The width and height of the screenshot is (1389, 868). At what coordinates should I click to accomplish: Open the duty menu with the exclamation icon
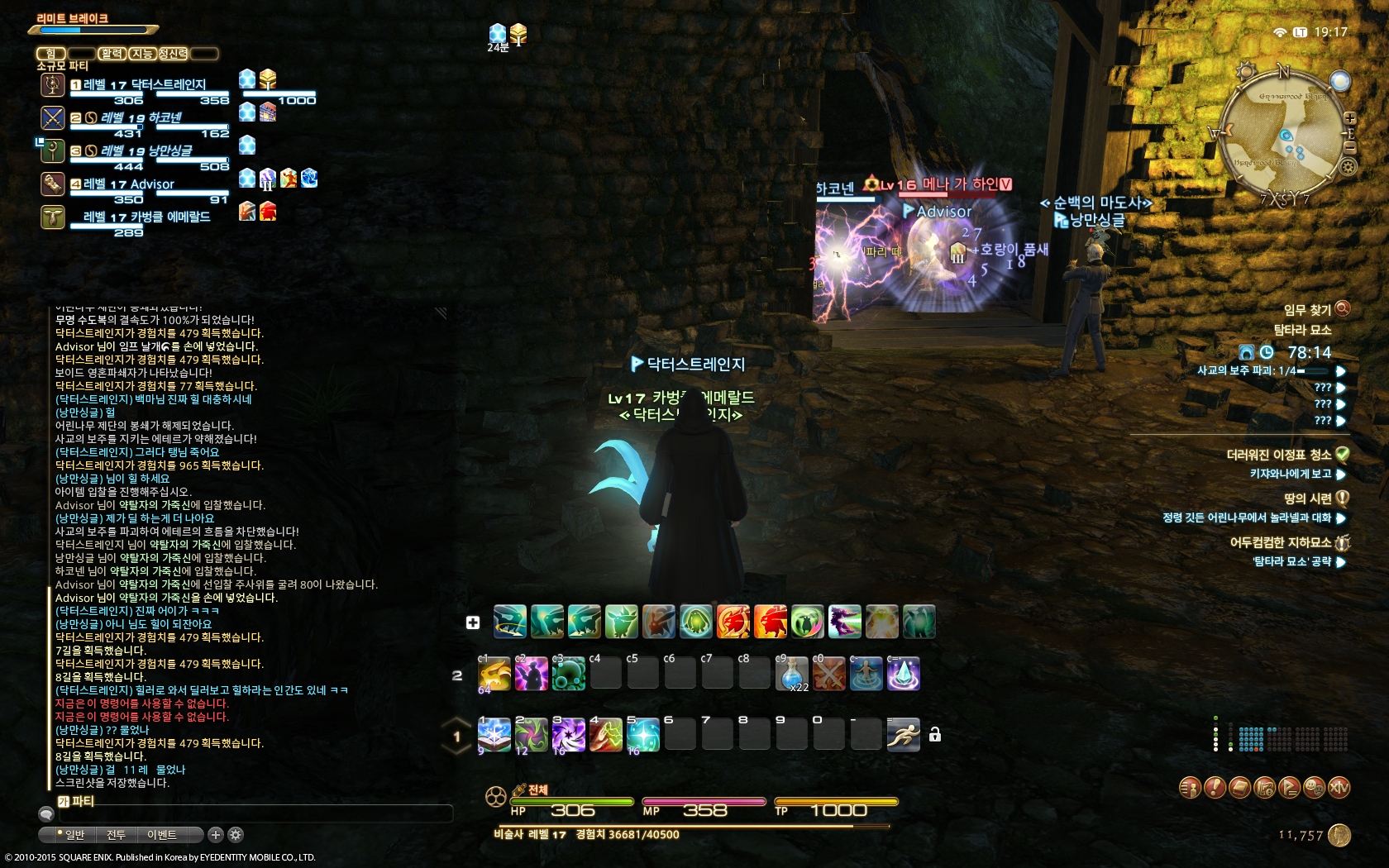pos(1215,788)
